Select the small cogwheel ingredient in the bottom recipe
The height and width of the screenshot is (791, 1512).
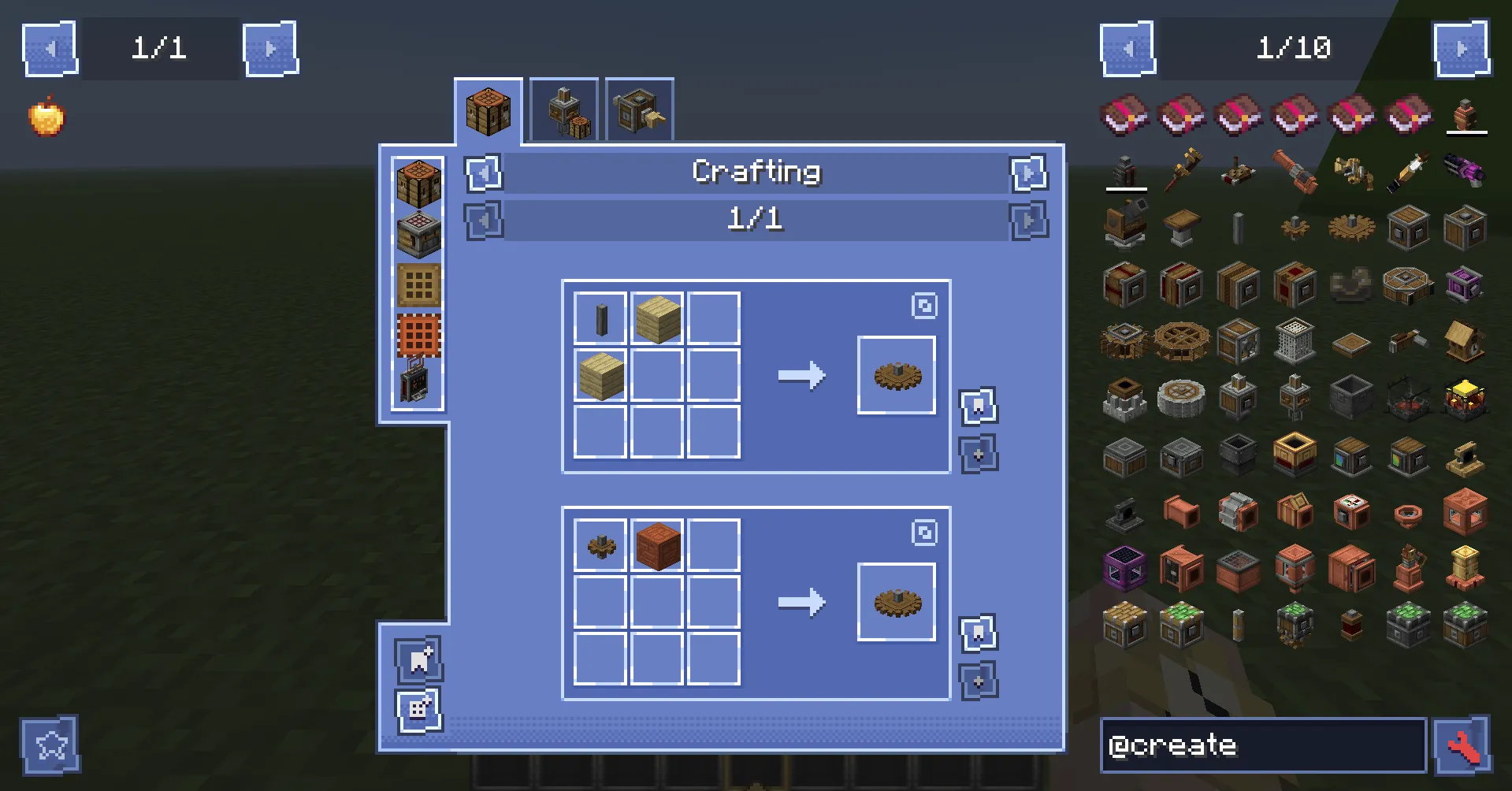pos(600,546)
